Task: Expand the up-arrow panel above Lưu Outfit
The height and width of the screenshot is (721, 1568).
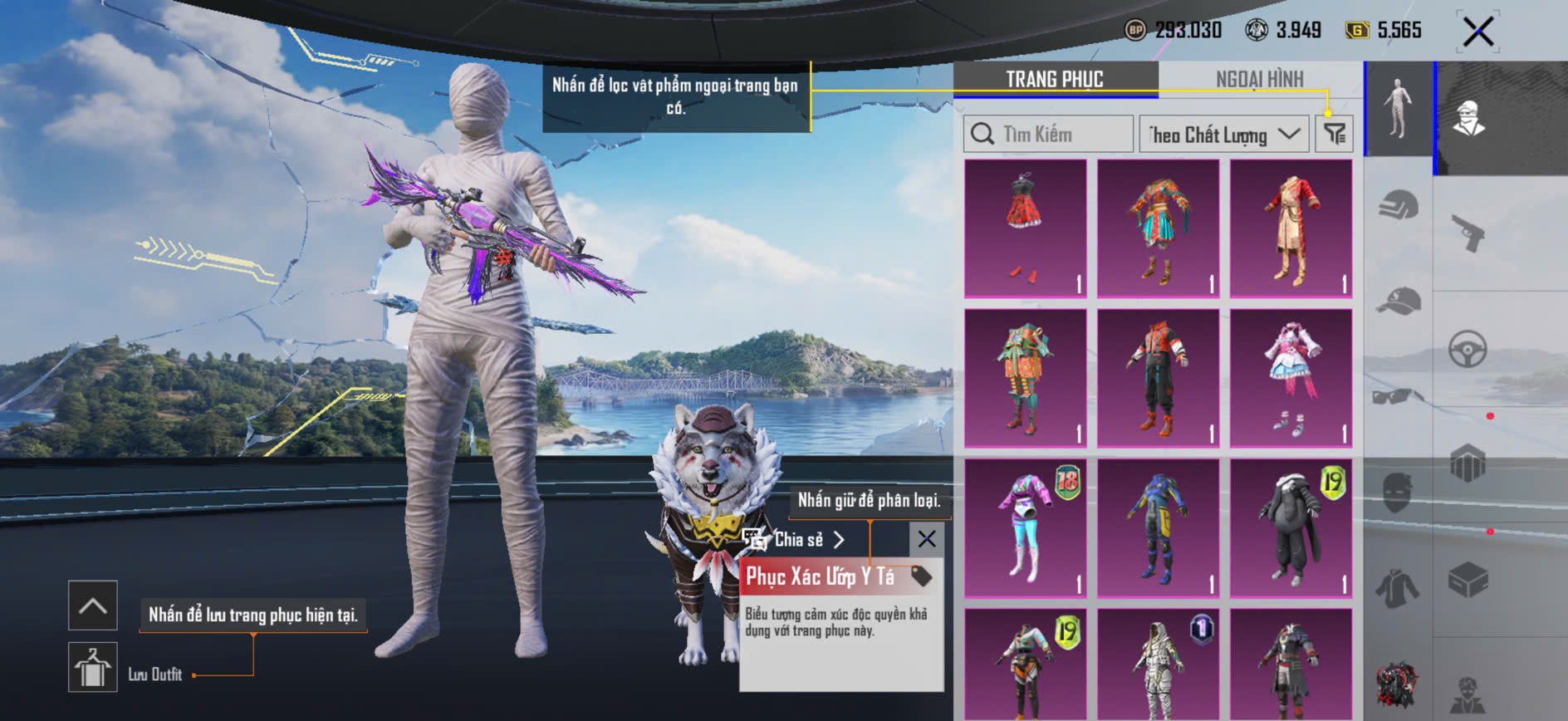Action: tap(92, 606)
